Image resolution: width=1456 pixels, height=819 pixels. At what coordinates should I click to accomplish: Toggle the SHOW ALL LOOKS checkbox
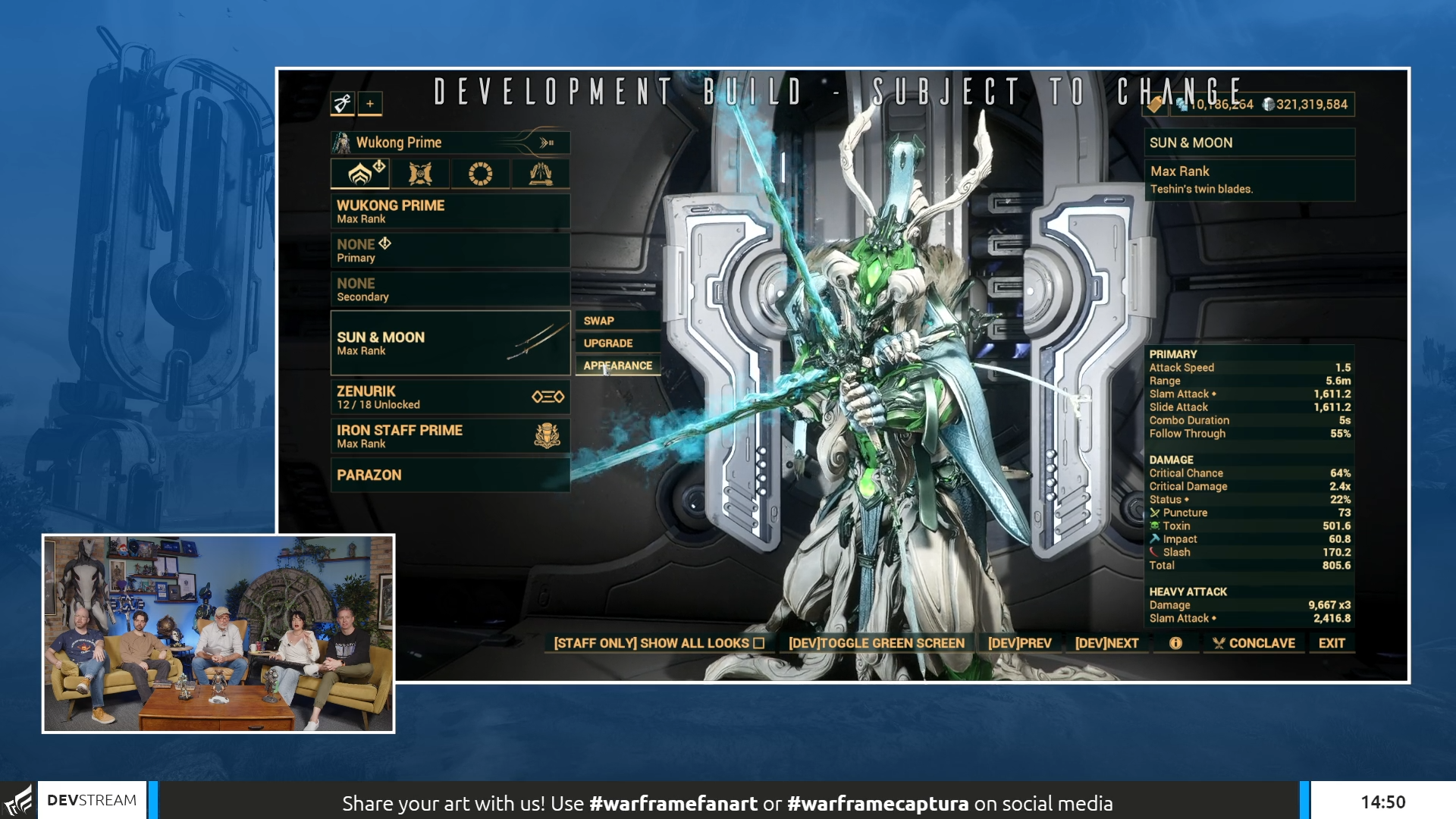[757, 642]
